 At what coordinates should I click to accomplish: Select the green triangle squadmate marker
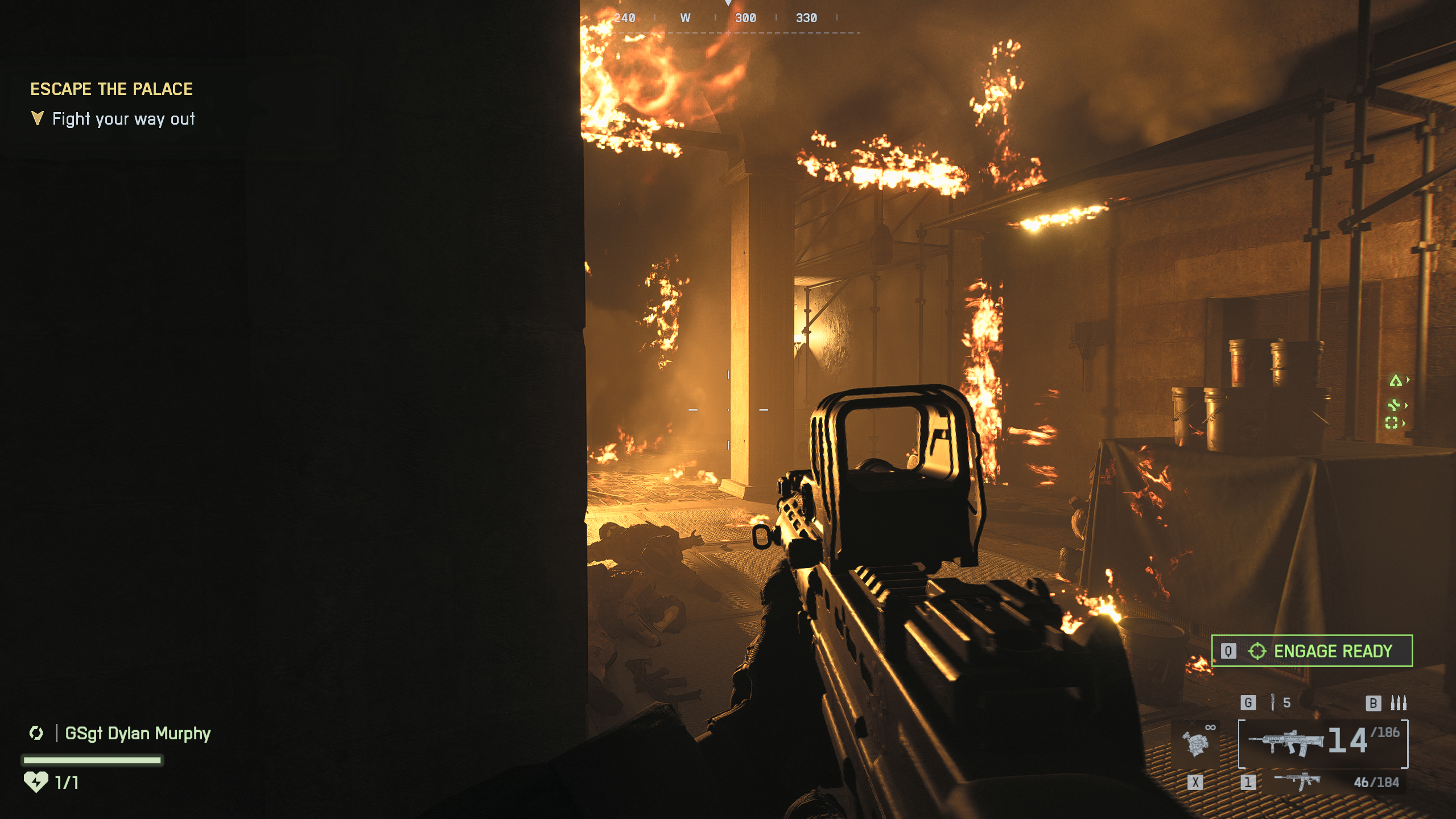click(x=1396, y=380)
